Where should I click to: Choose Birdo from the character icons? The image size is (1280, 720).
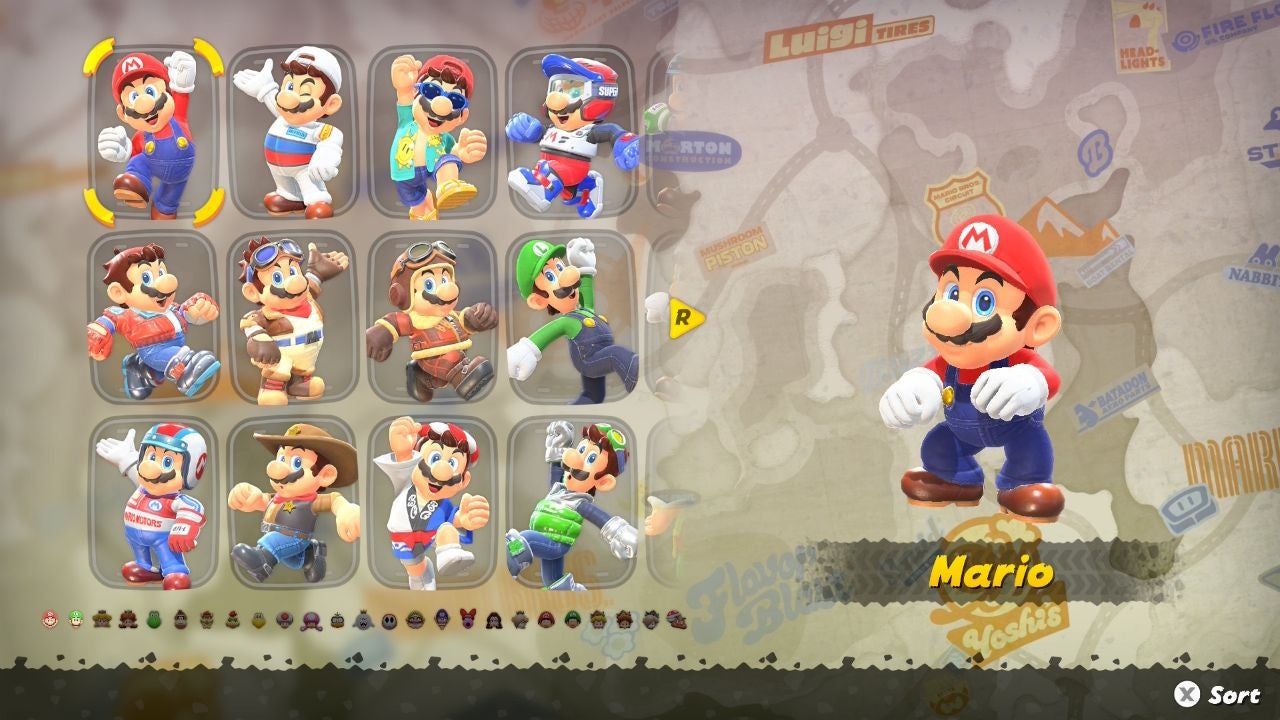click(x=467, y=620)
